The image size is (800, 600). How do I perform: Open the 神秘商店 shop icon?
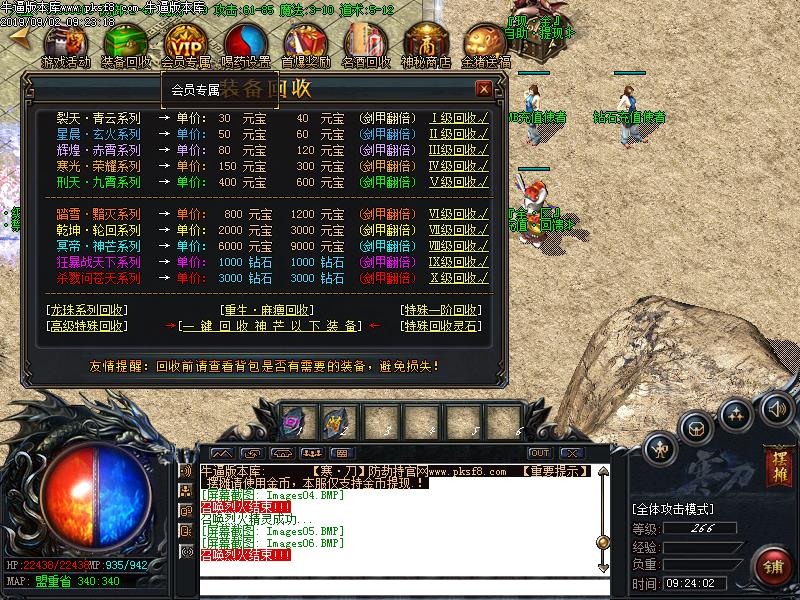pyautogui.click(x=426, y=43)
